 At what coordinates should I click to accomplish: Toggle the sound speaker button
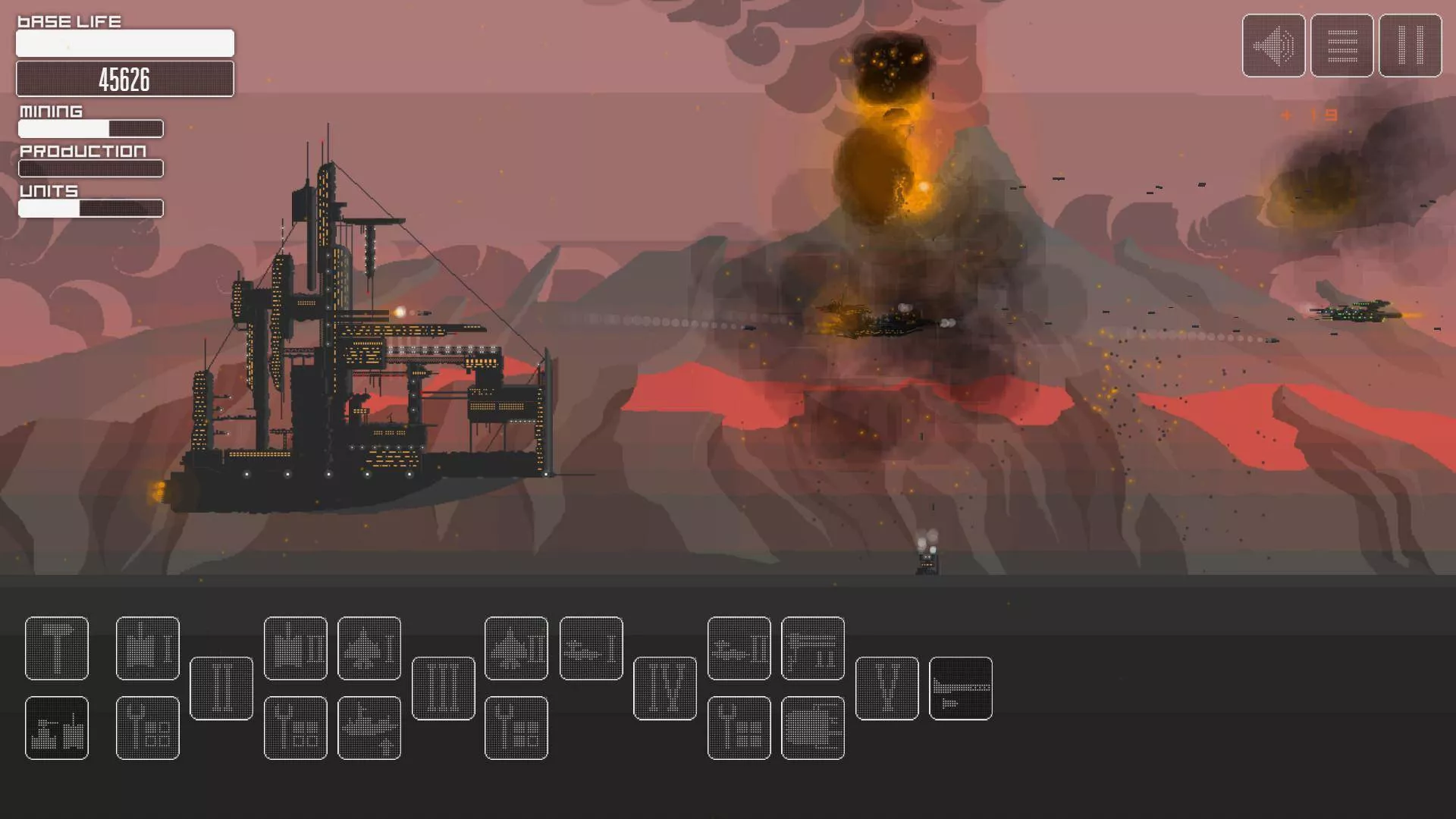point(1273,45)
